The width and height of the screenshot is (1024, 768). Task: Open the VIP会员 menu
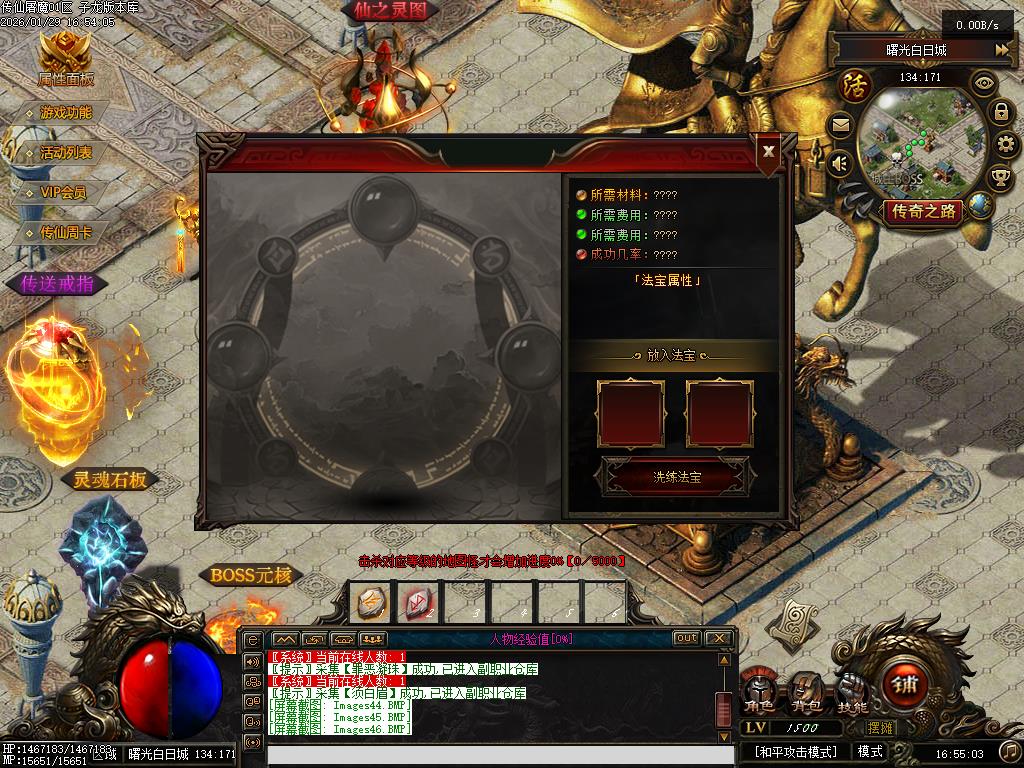click(x=63, y=193)
